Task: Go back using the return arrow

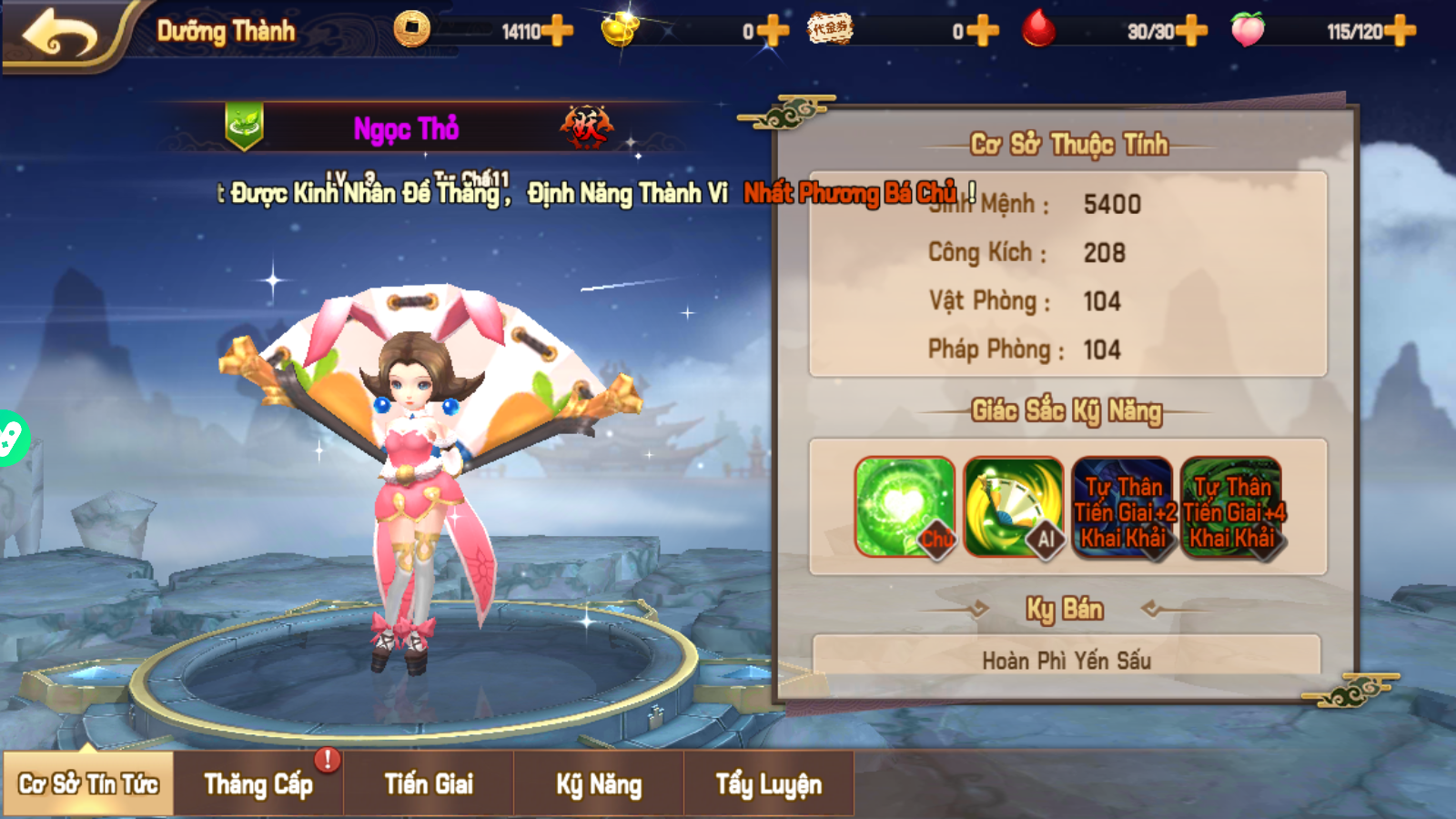Action: point(60,35)
